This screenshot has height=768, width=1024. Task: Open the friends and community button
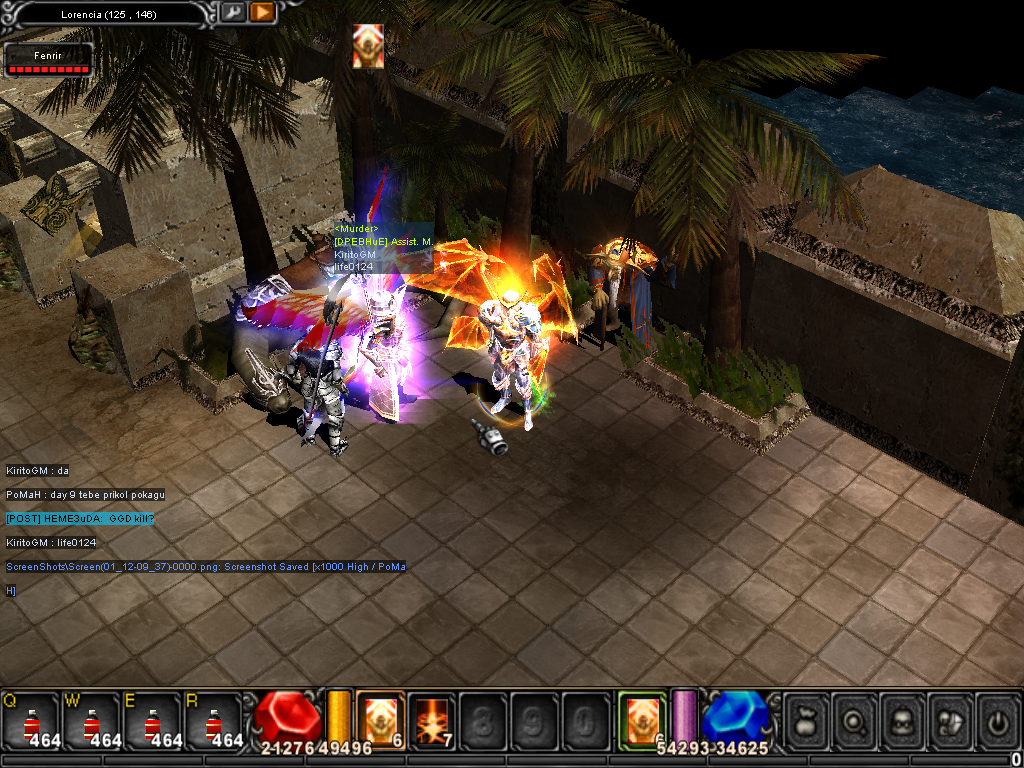tap(952, 720)
